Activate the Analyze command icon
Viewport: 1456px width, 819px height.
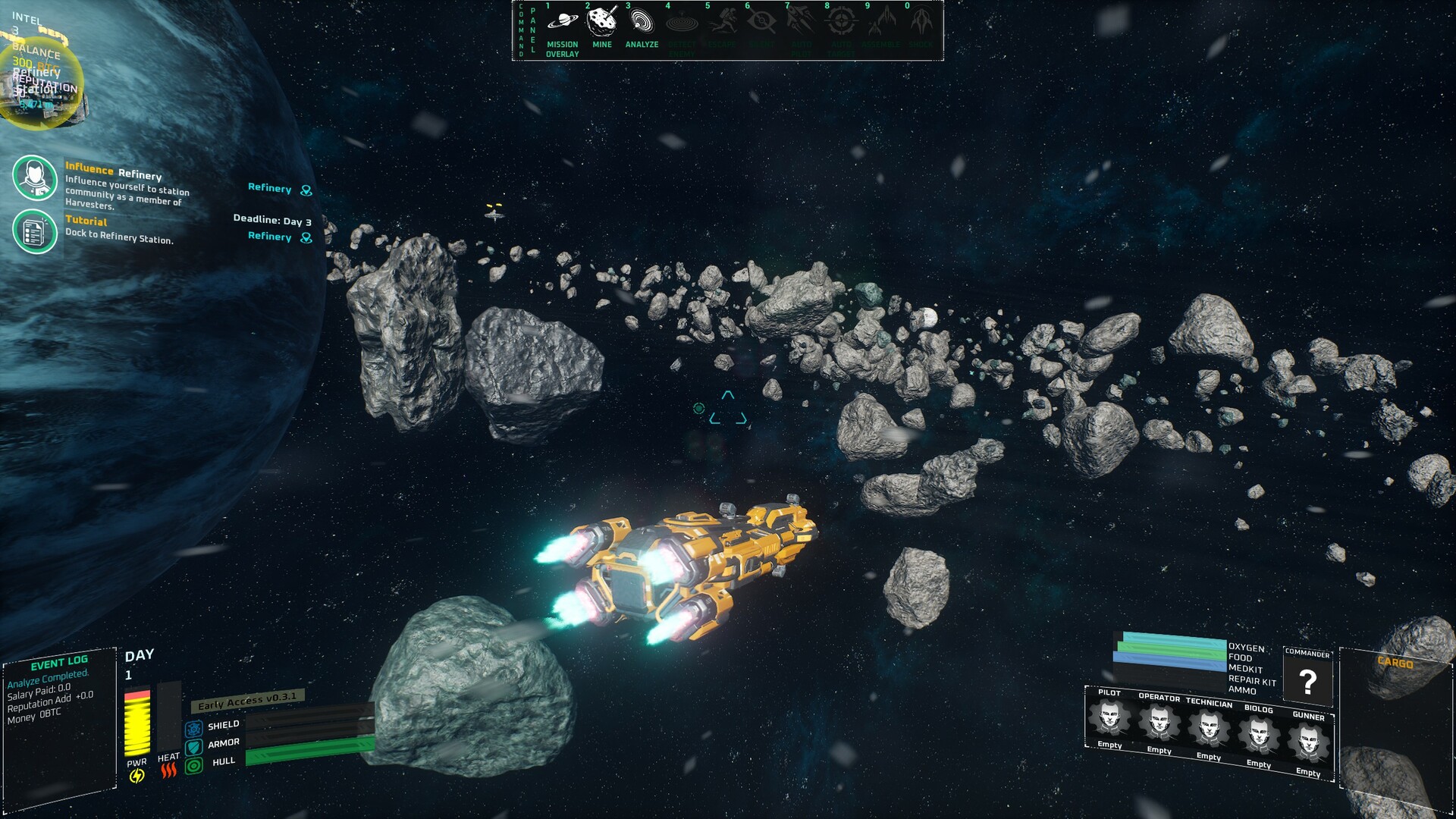641,21
